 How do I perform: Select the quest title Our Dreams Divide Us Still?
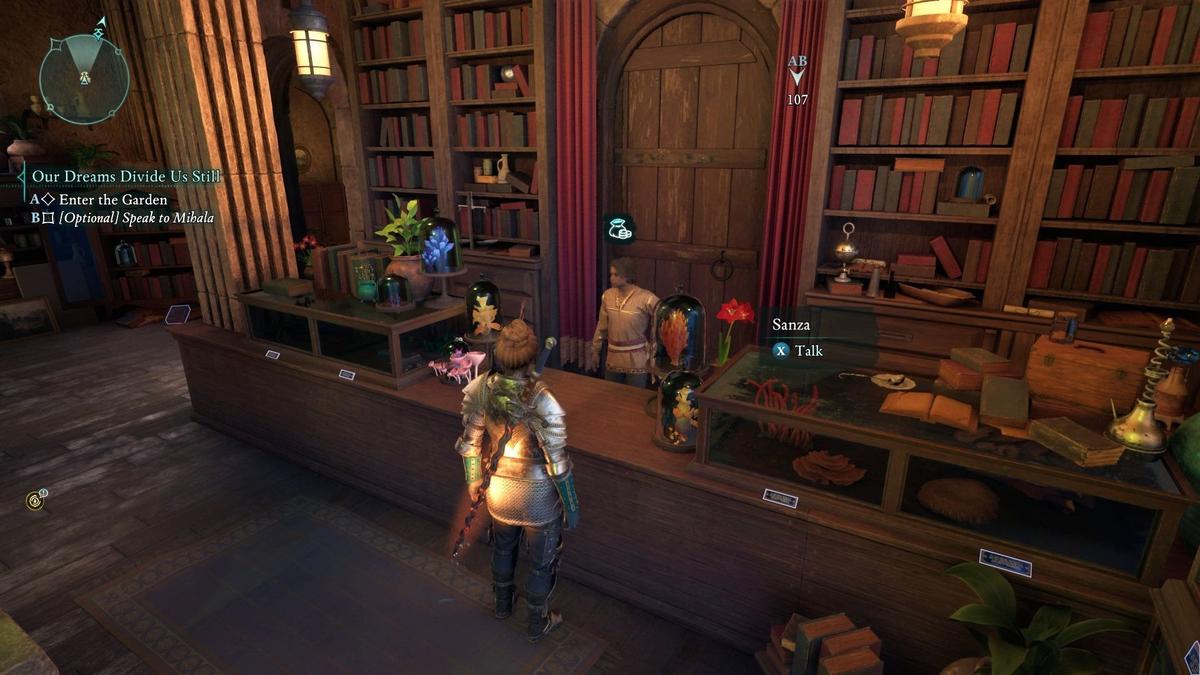pos(126,177)
